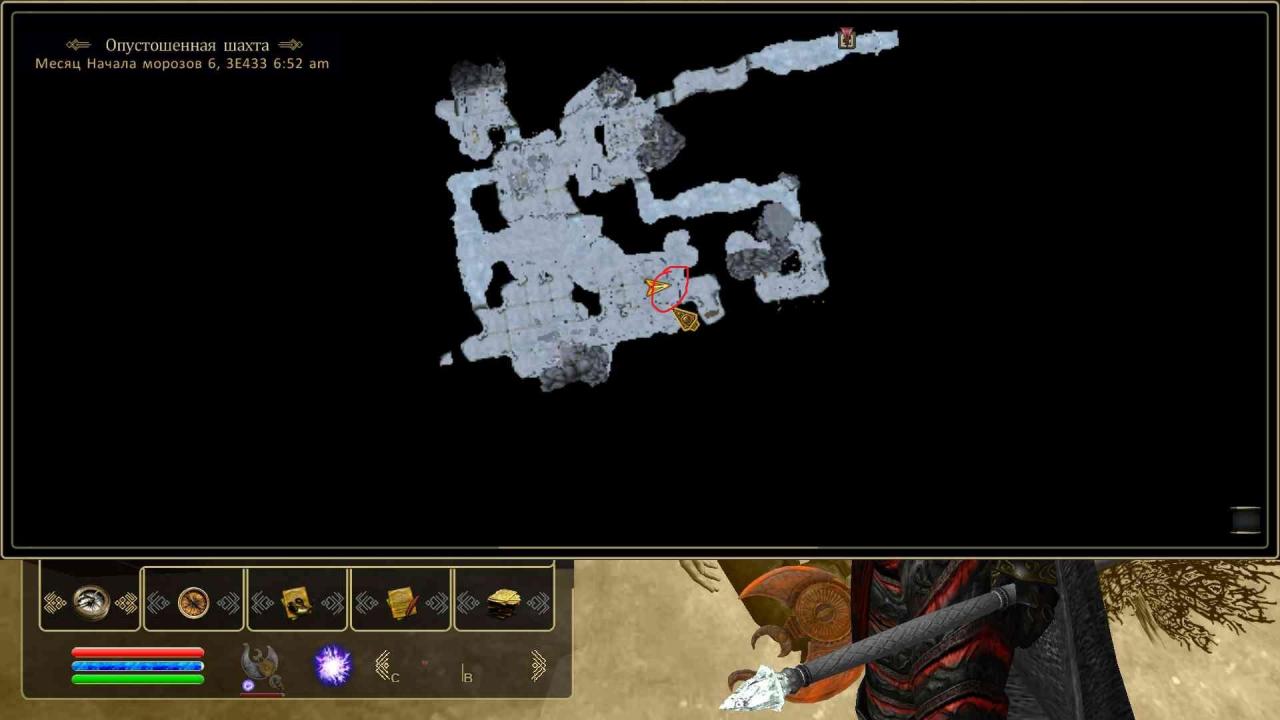Open the active quest scroll tab

tap(297, 602)
